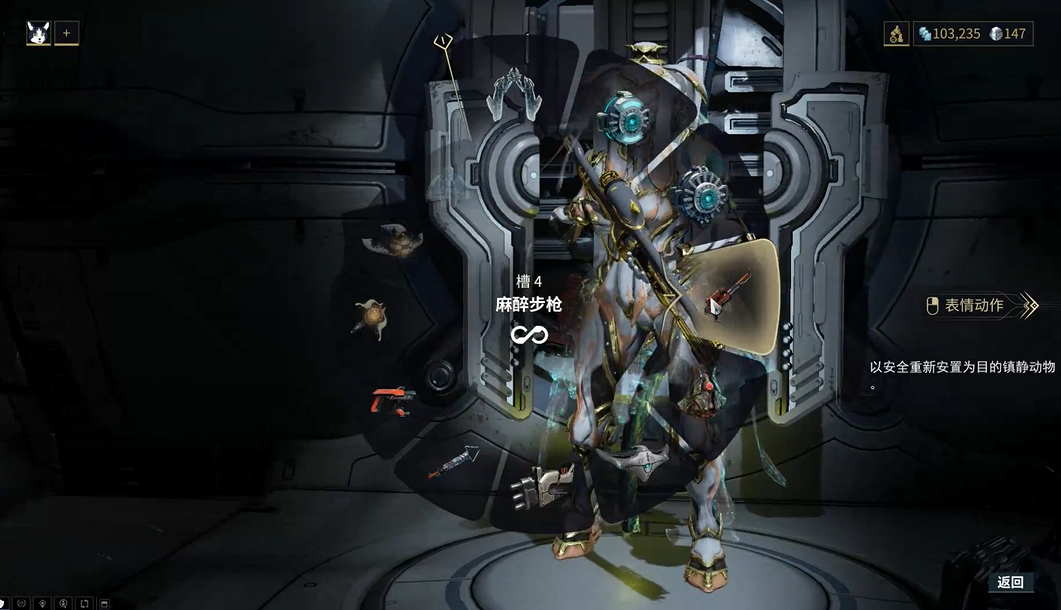This screenshot has width=1061, height=610.
Task: Open the gold inventory icon beside credits
Action: [896, 34]
